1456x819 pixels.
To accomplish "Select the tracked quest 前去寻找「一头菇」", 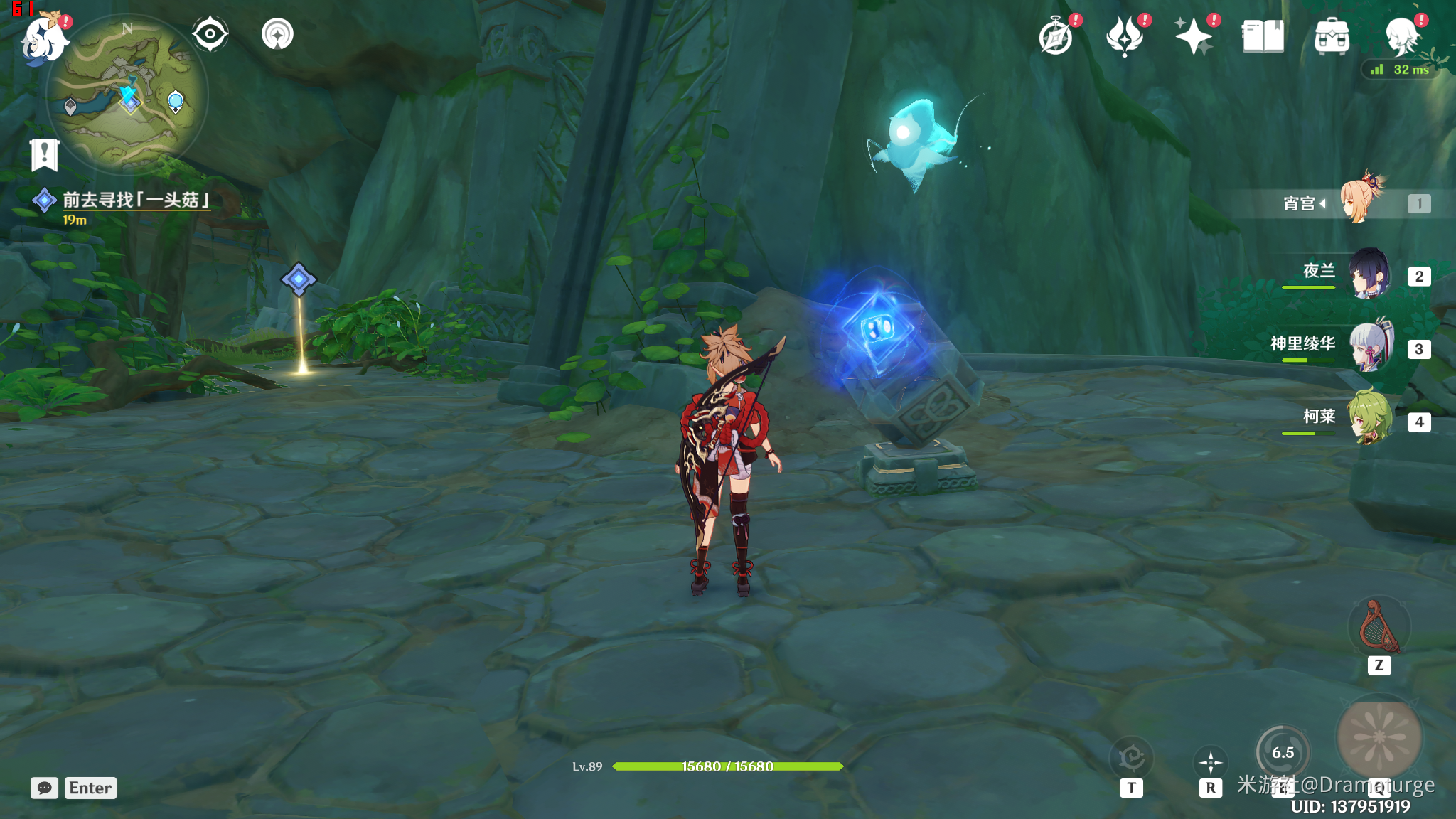I will pos(135,200).
